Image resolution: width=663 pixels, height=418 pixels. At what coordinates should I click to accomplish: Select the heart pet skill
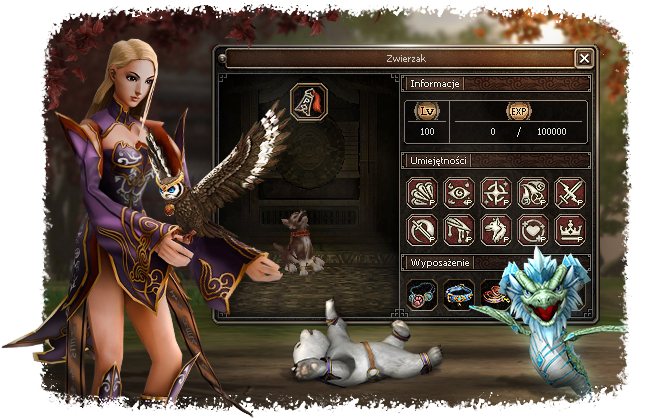tap(533, 230)
